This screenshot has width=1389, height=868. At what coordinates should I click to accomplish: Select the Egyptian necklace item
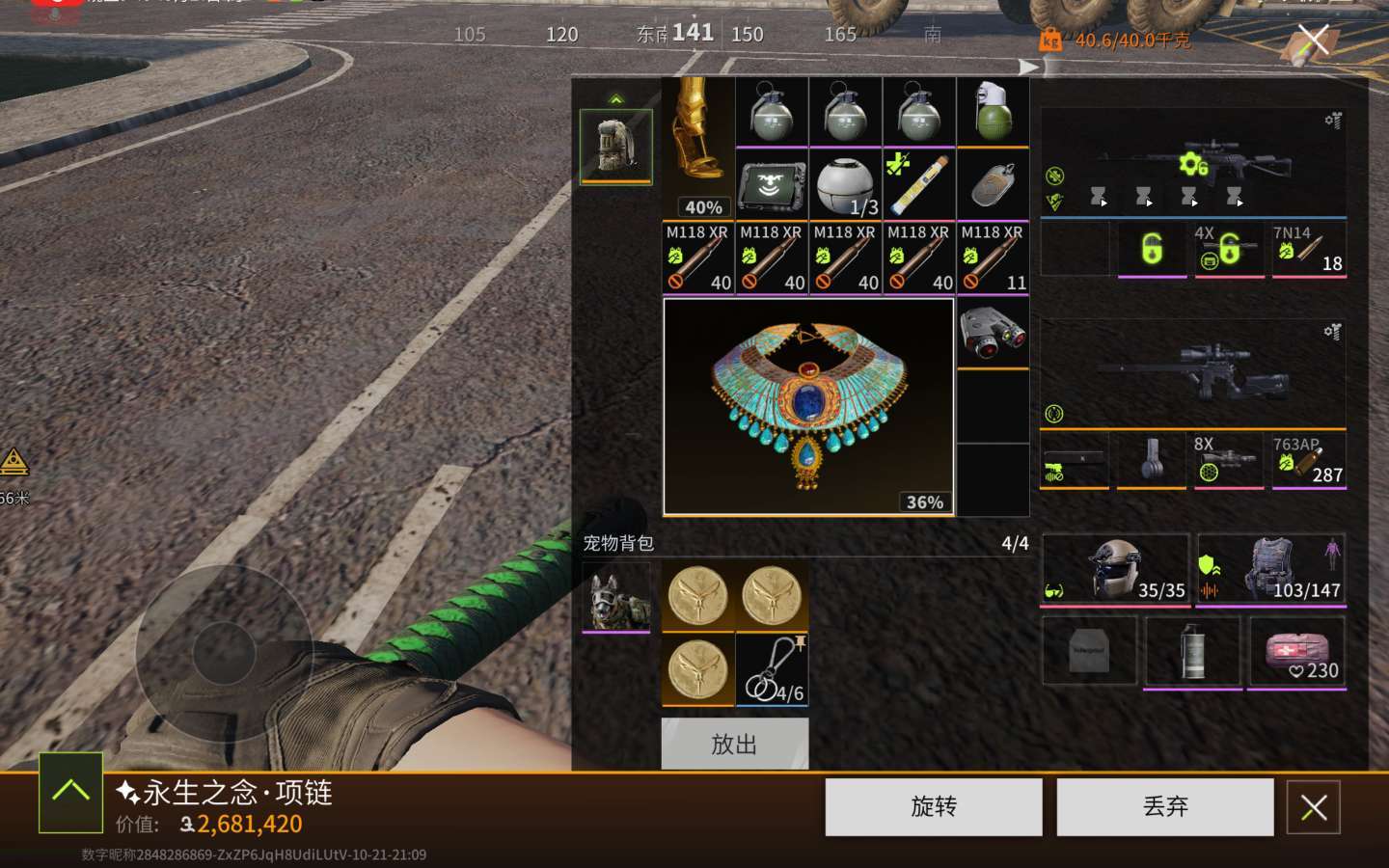click(808, 406)
